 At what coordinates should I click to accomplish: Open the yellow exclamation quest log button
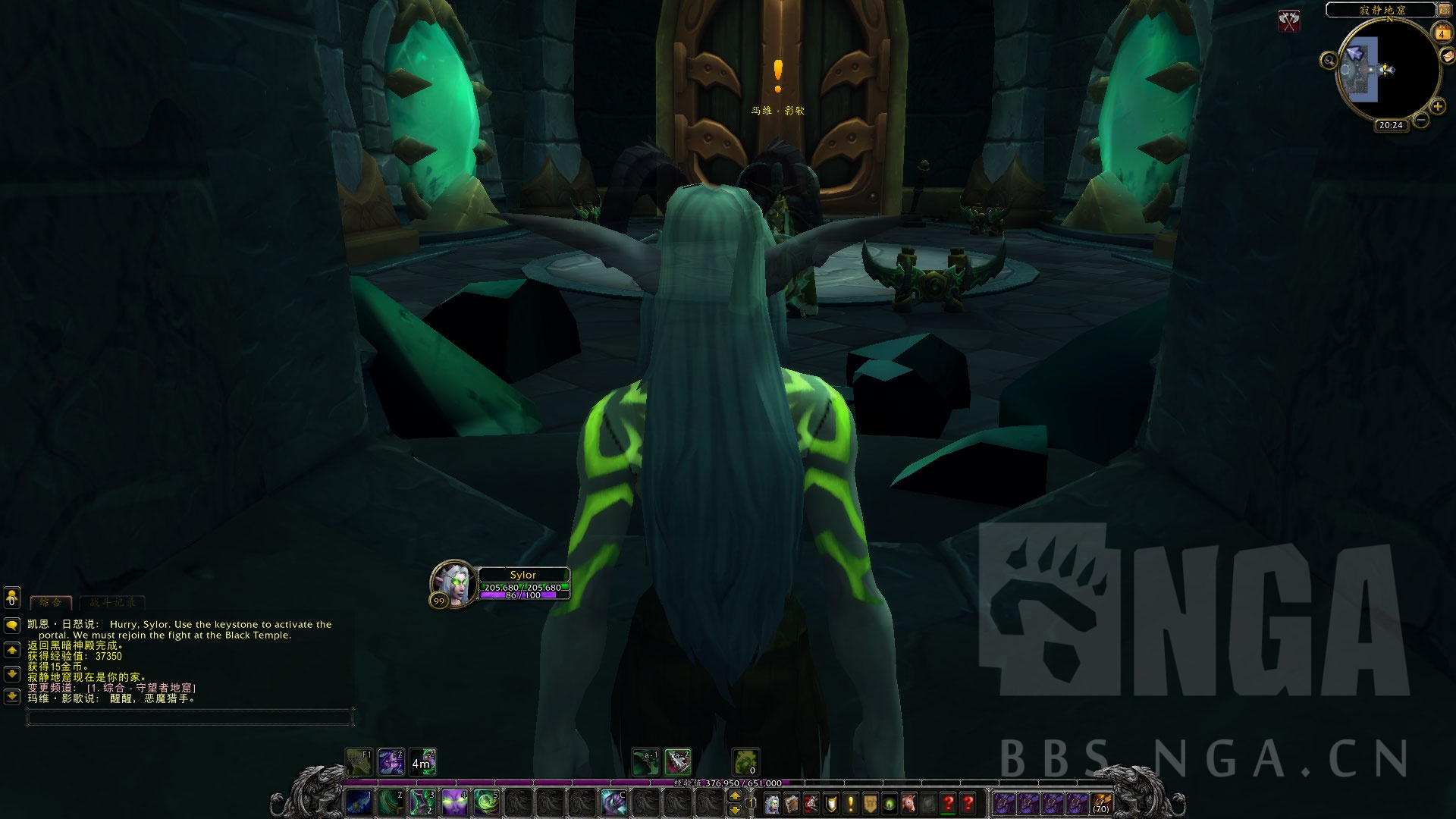pos(851,803)
